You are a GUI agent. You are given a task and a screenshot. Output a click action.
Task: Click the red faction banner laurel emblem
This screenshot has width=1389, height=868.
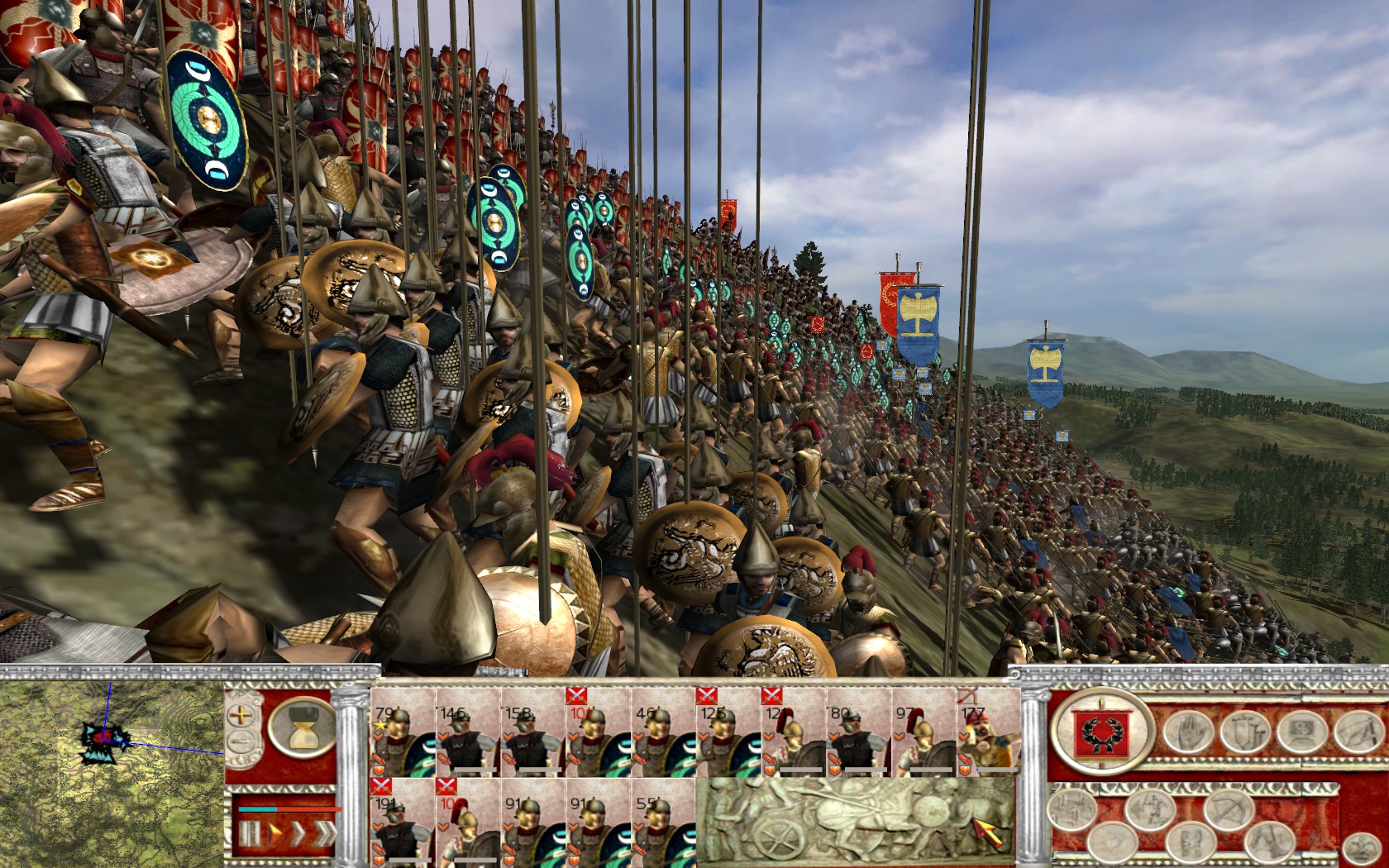(1101, 732)
